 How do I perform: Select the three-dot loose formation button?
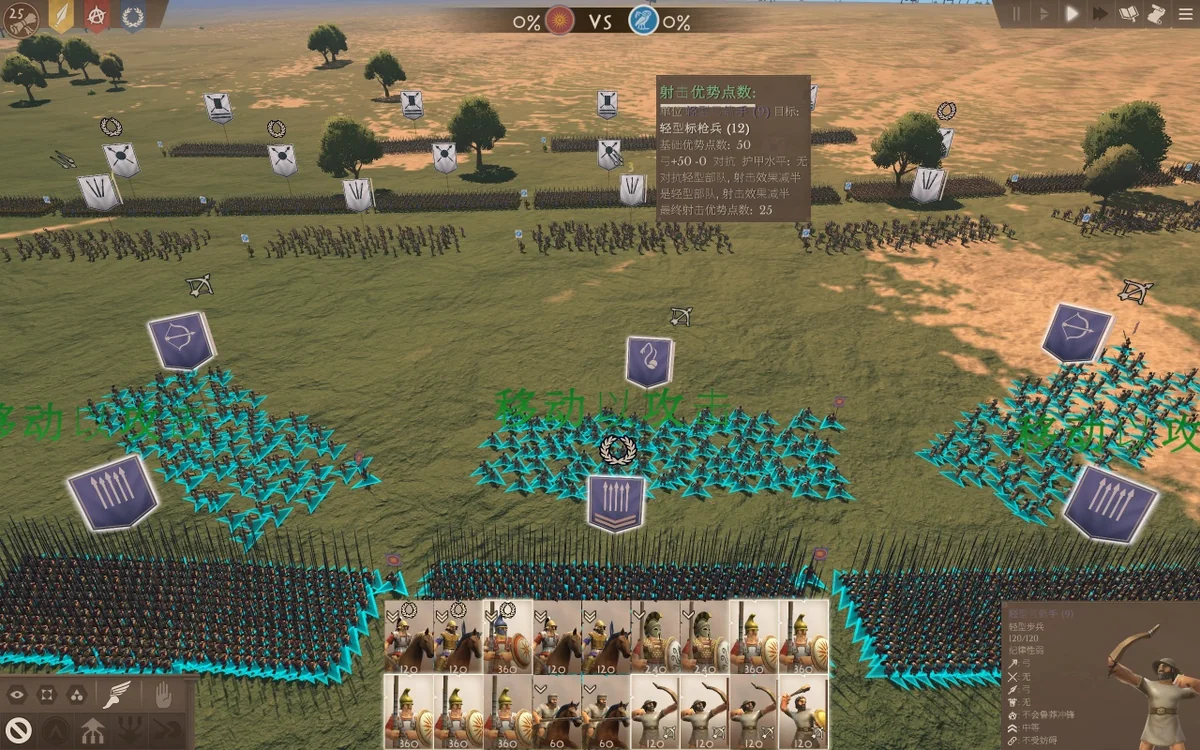coord(76,694)
